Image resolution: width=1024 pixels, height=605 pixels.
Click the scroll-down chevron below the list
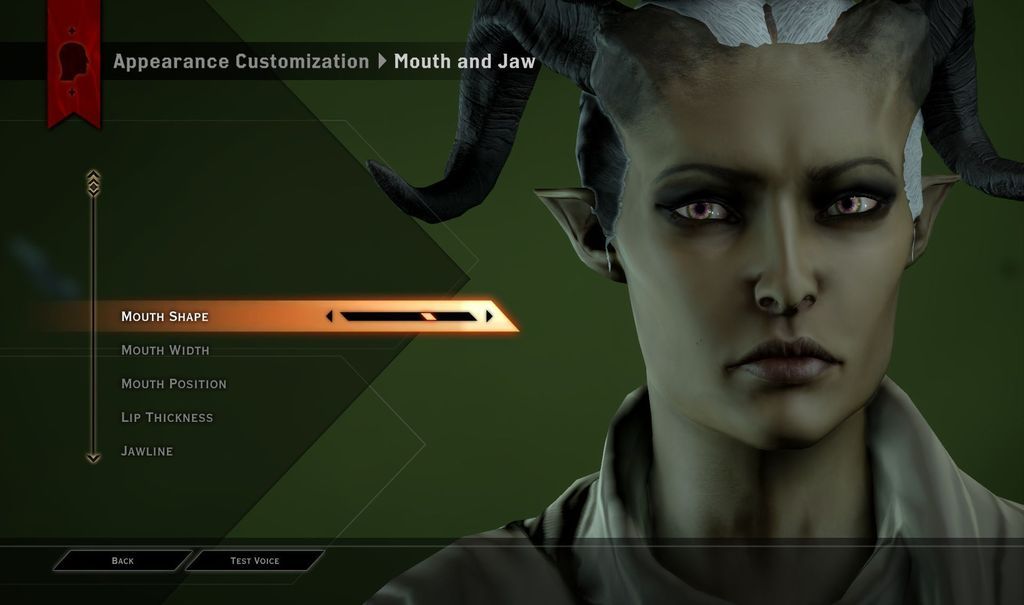click(x=93, y=457)
